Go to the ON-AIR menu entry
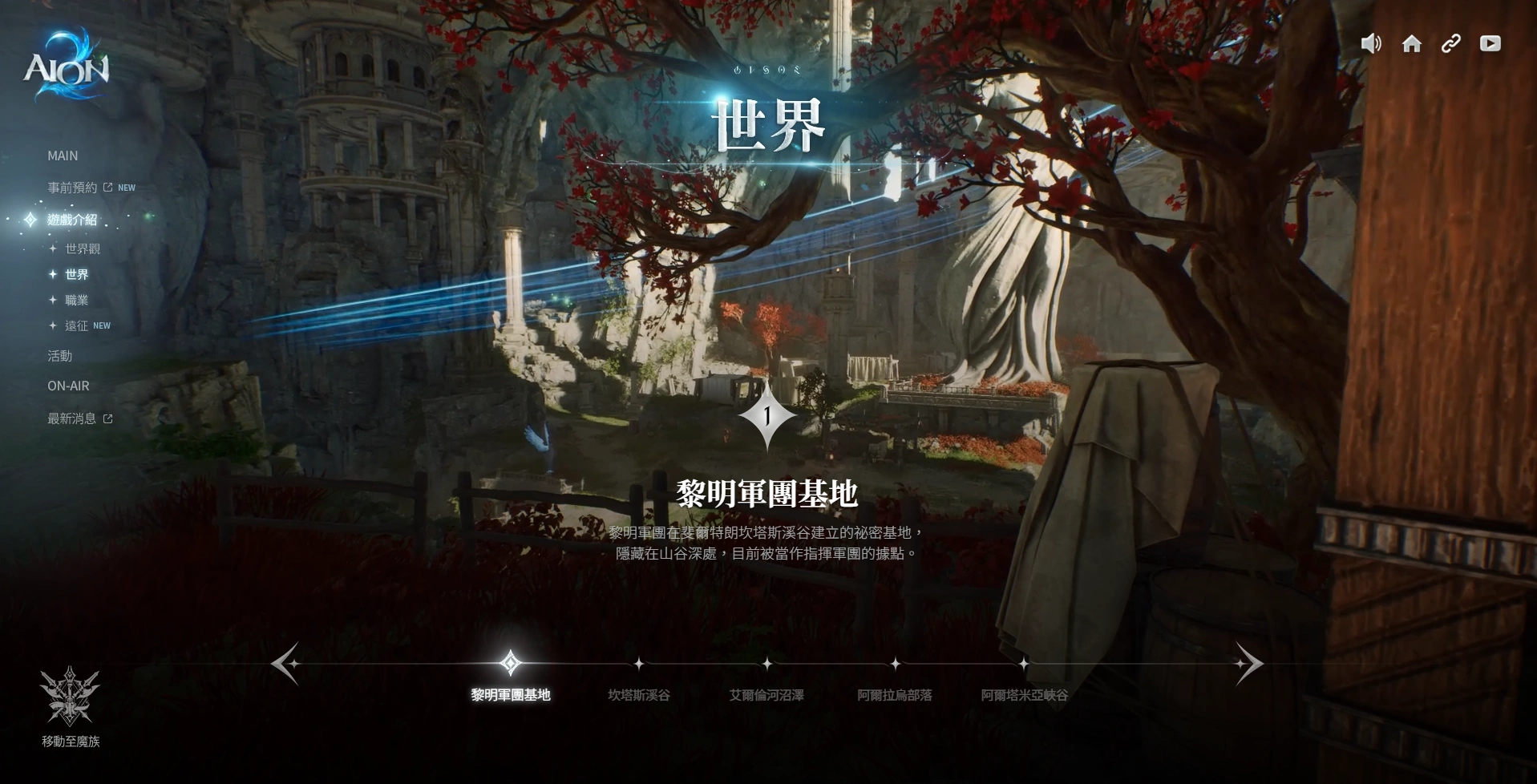The image size is (1537, 784). click(68, 386)
